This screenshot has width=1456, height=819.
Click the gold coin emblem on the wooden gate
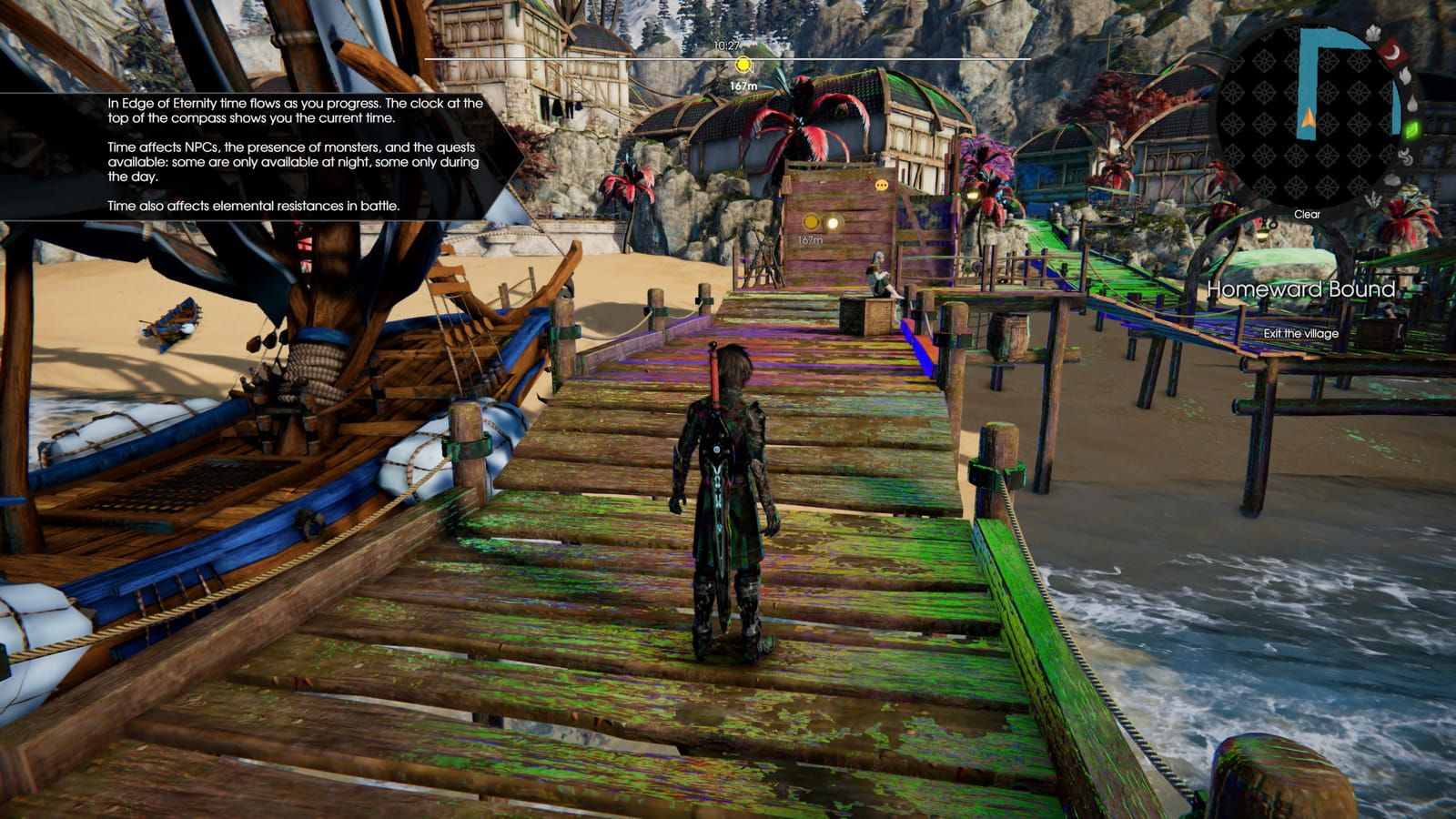click(811, 222)
